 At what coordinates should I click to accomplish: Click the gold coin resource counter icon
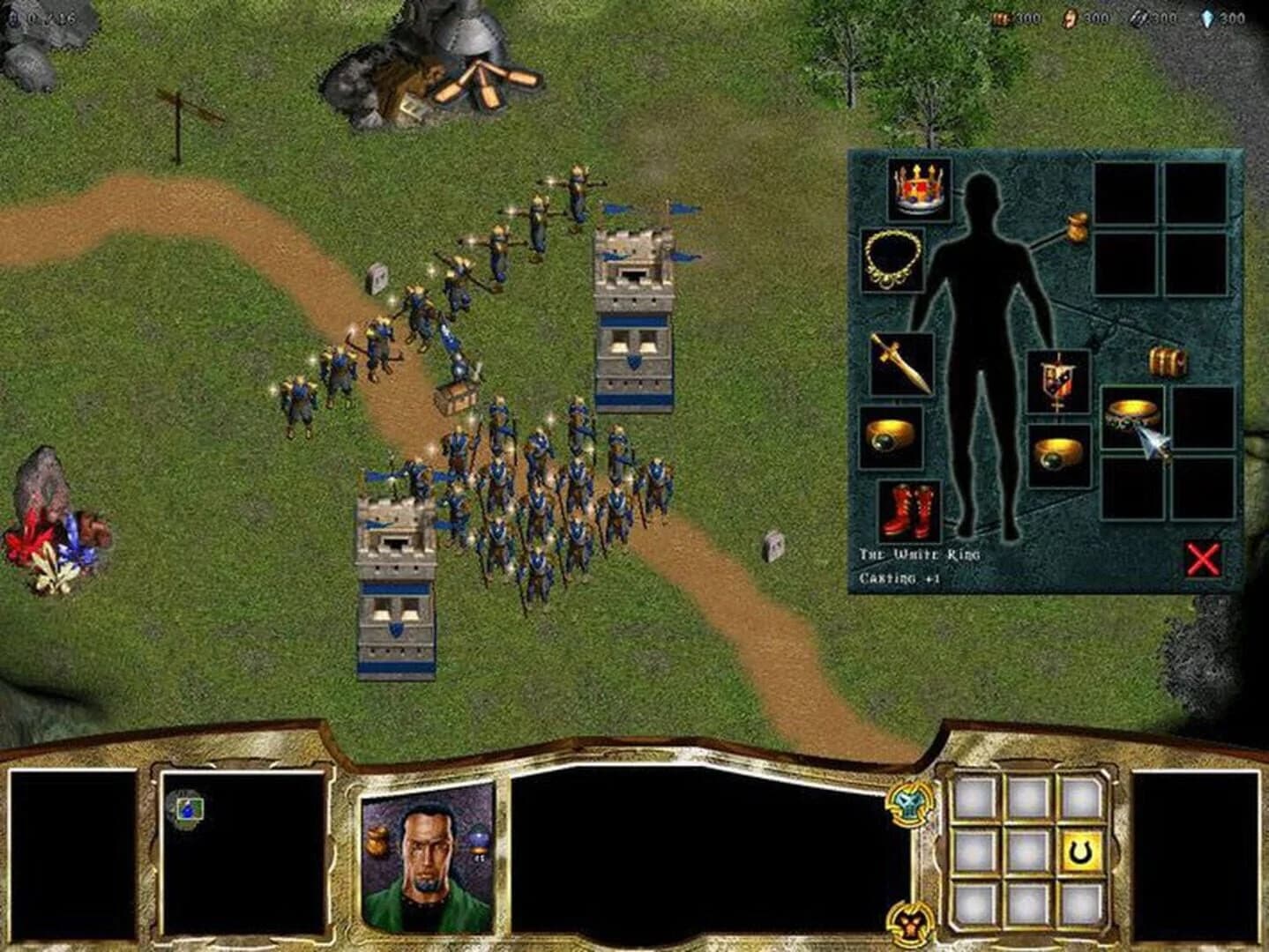click(1069, 16)
